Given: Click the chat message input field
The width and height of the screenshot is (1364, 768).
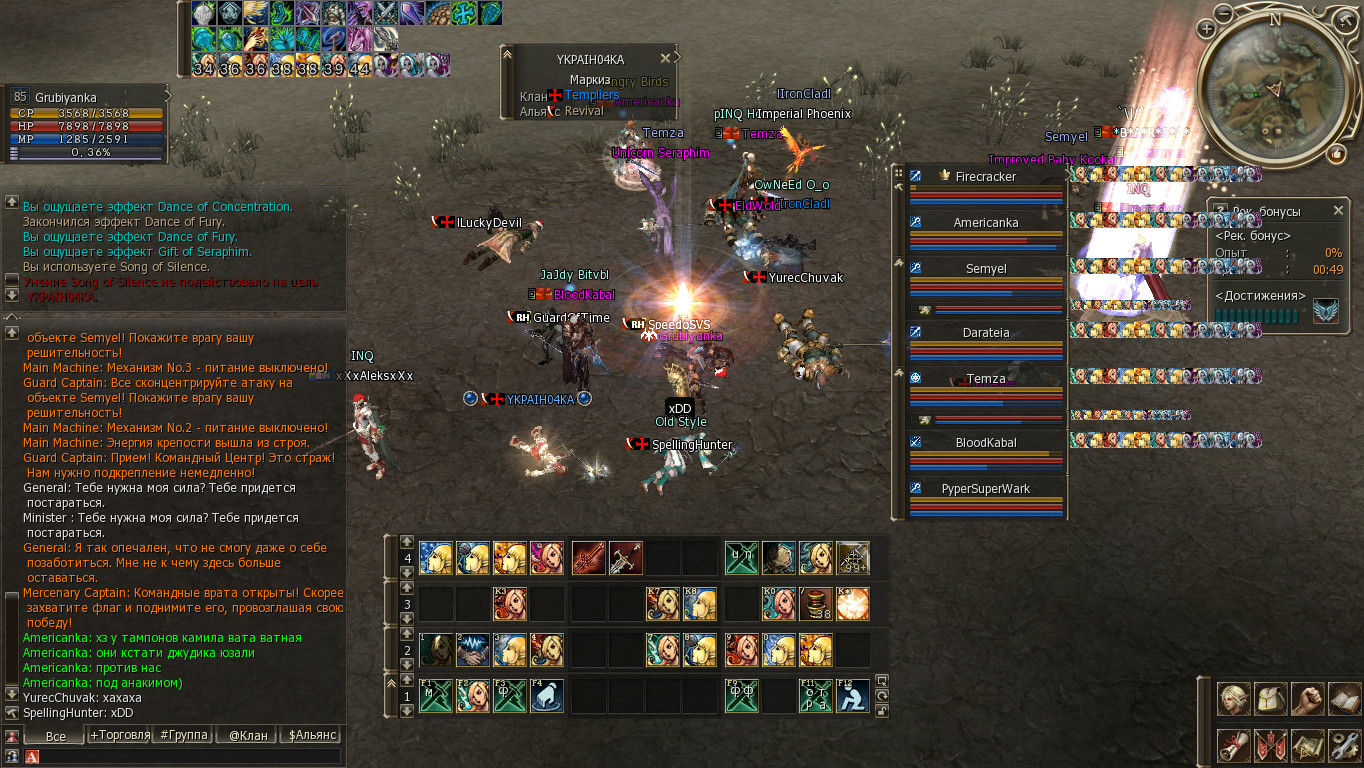Looking at the screenshot, I should pos(190,757).
